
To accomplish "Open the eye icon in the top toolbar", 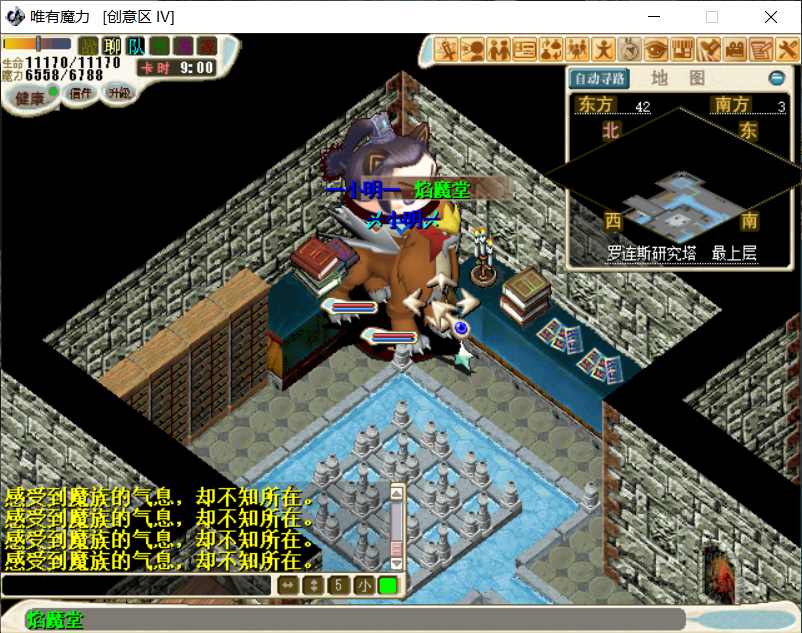I will pyautogui.click(x=656, y=48).
